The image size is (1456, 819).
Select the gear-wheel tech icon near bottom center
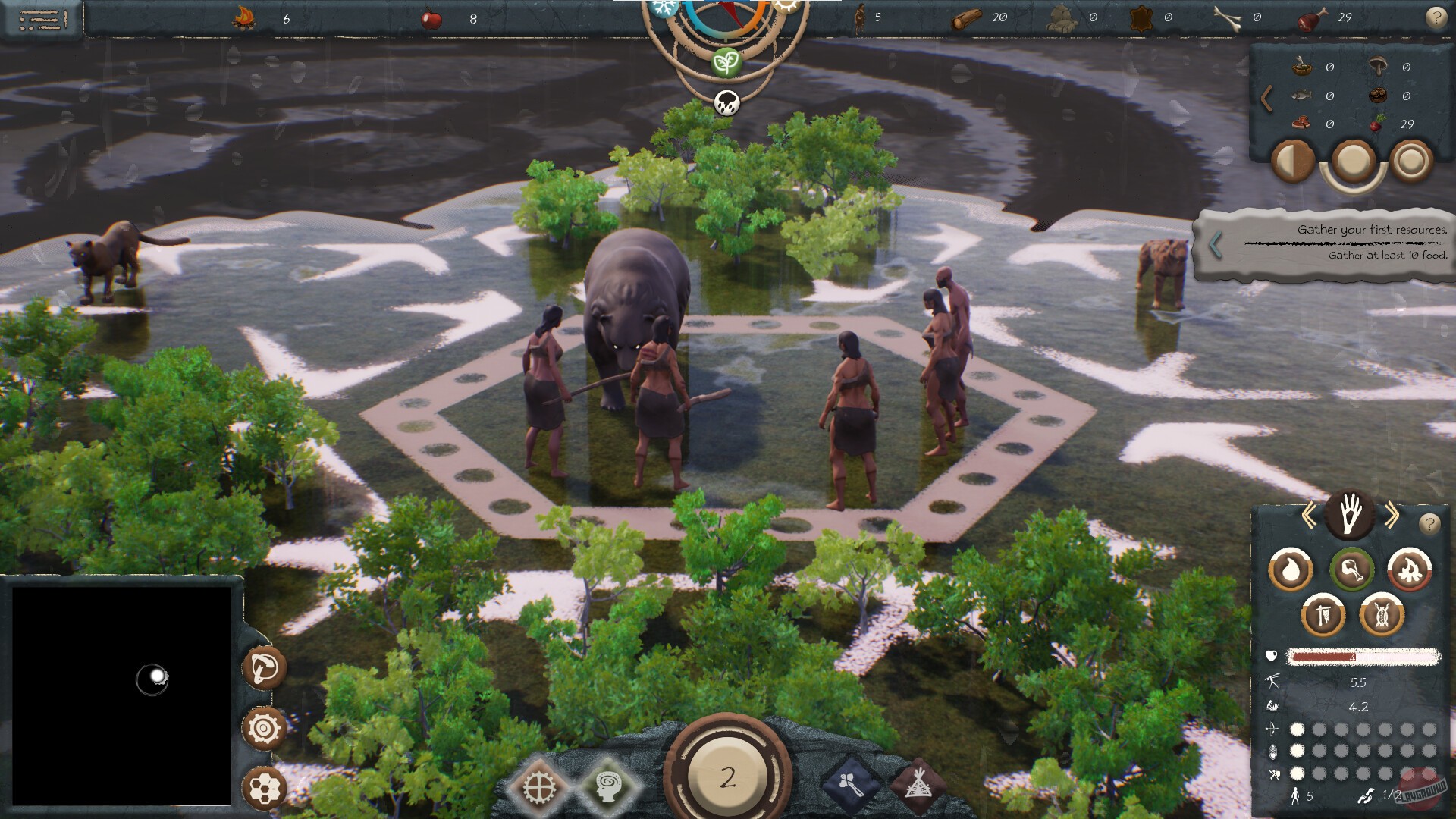tap(540, 786)
